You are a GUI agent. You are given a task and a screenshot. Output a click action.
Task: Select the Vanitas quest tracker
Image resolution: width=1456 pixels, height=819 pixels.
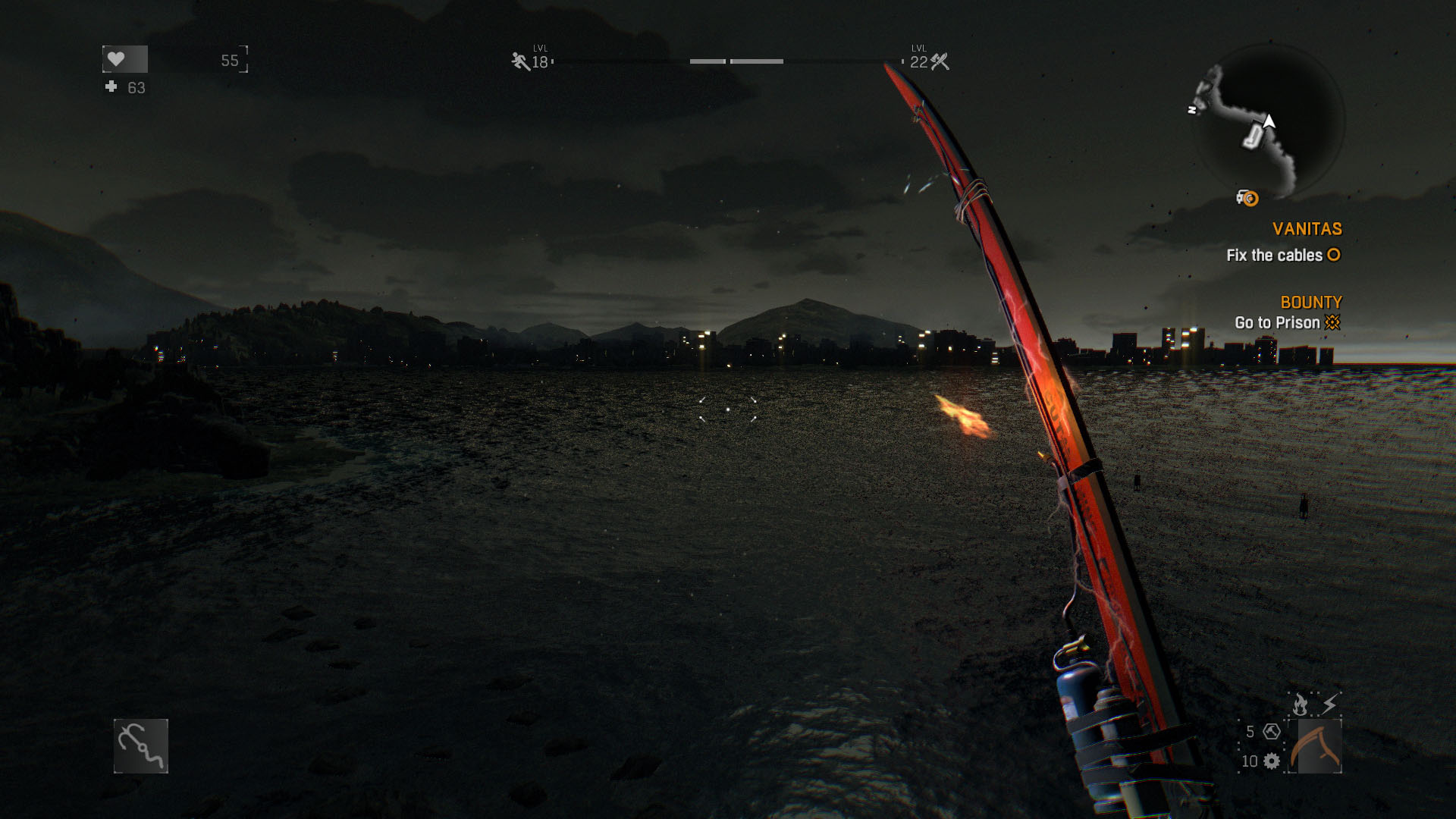point(1307,229)
